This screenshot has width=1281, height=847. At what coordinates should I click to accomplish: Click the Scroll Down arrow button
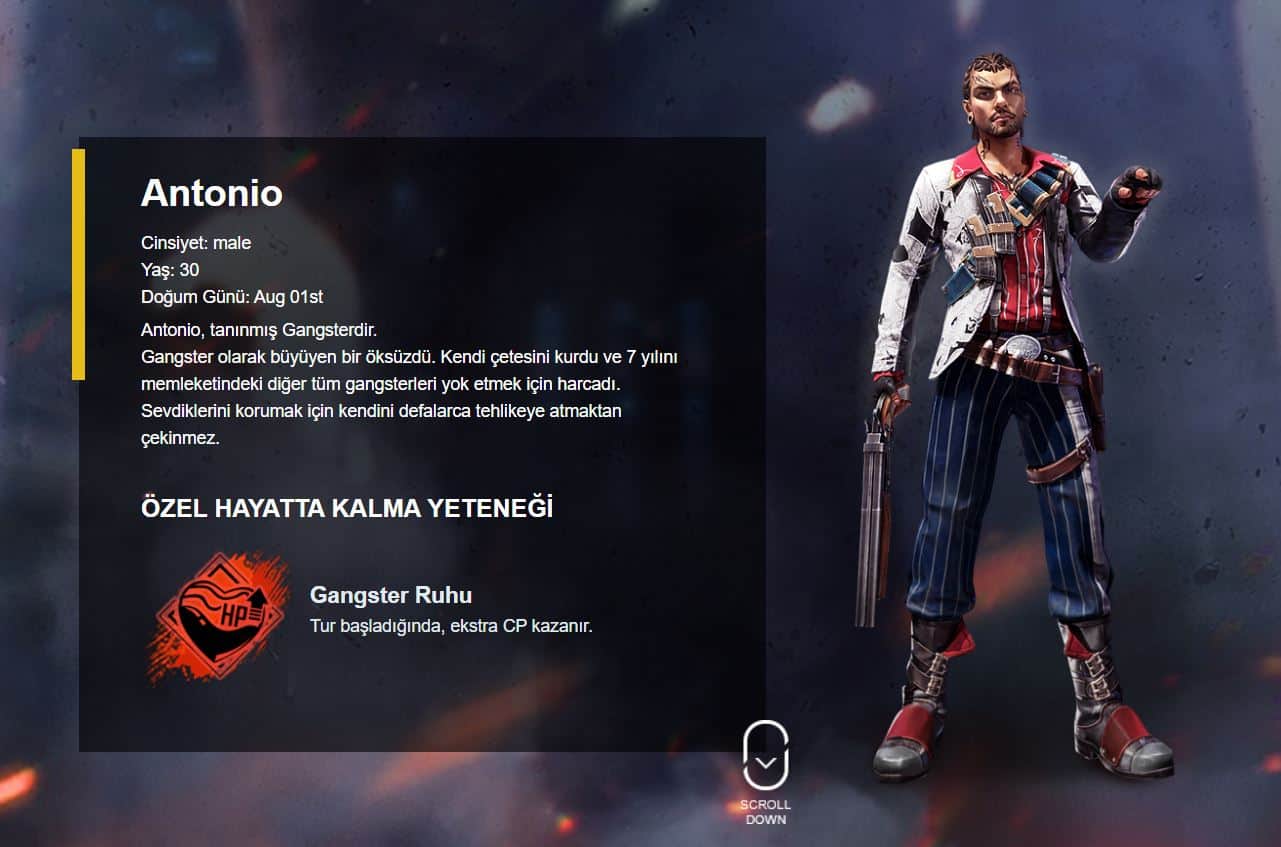point(765,758)
